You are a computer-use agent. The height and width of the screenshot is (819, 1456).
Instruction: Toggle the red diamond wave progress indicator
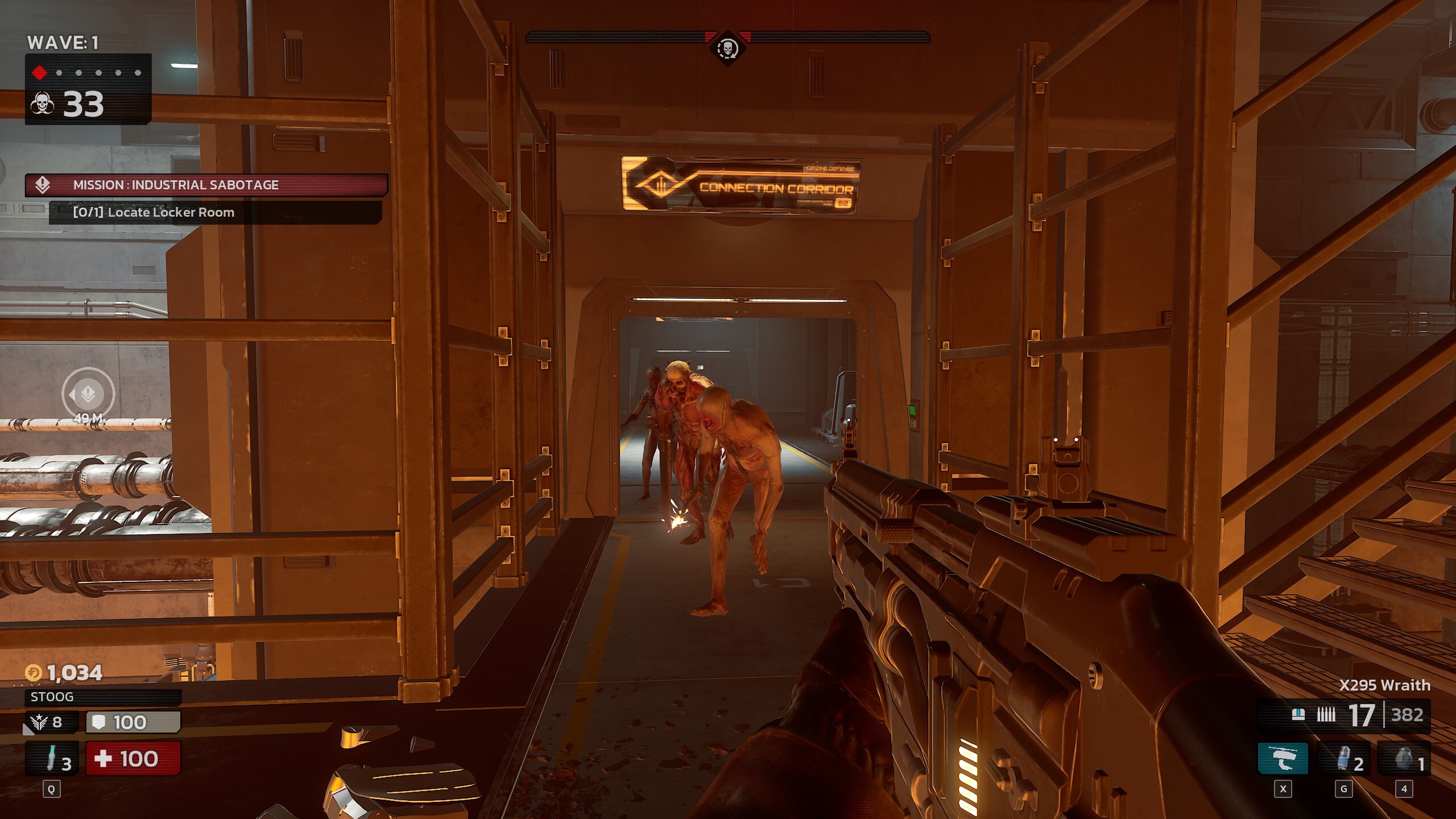[x=39, y=73]
